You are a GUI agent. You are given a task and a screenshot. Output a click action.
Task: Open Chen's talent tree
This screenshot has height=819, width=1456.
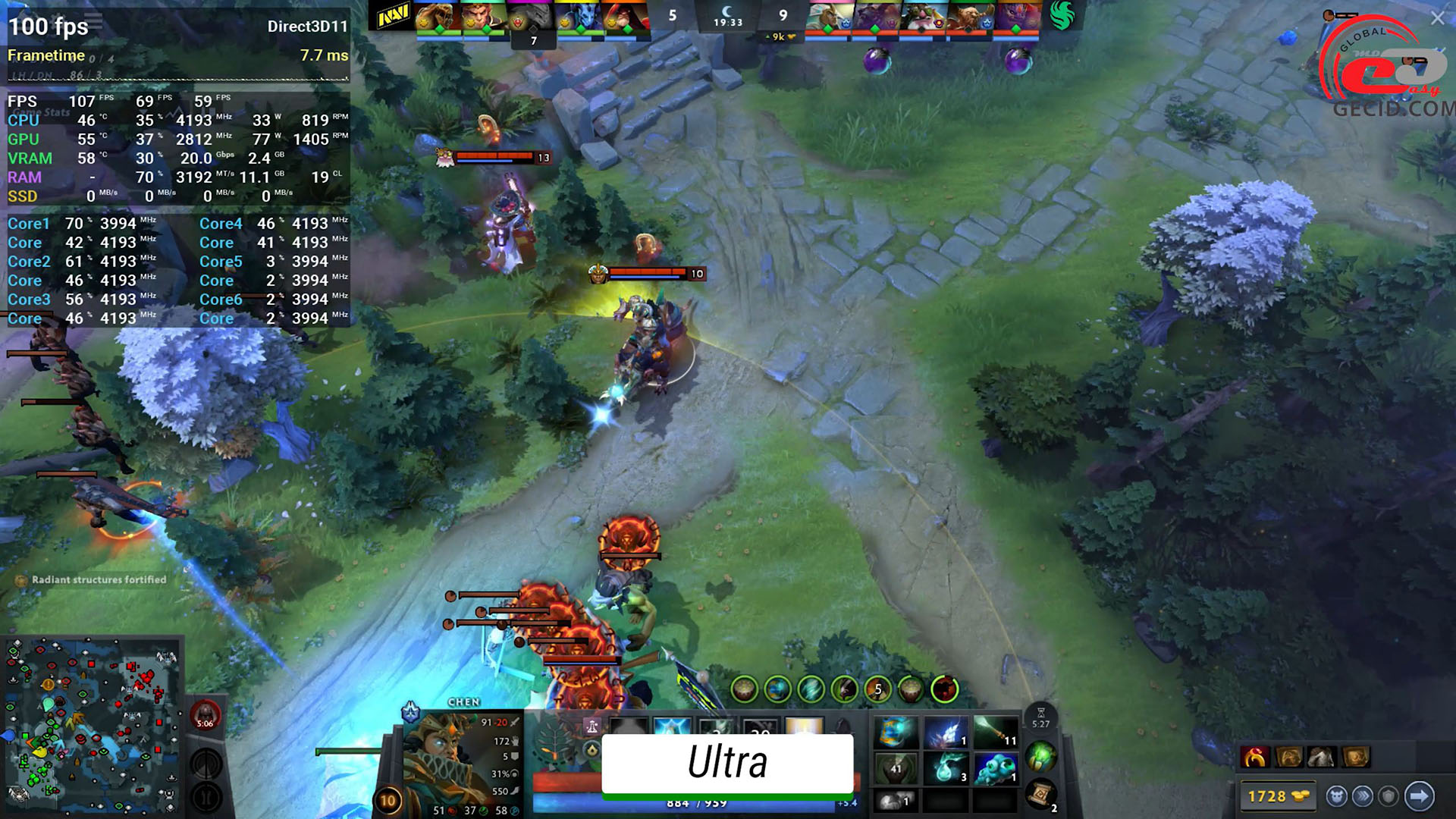coord(556,740)
